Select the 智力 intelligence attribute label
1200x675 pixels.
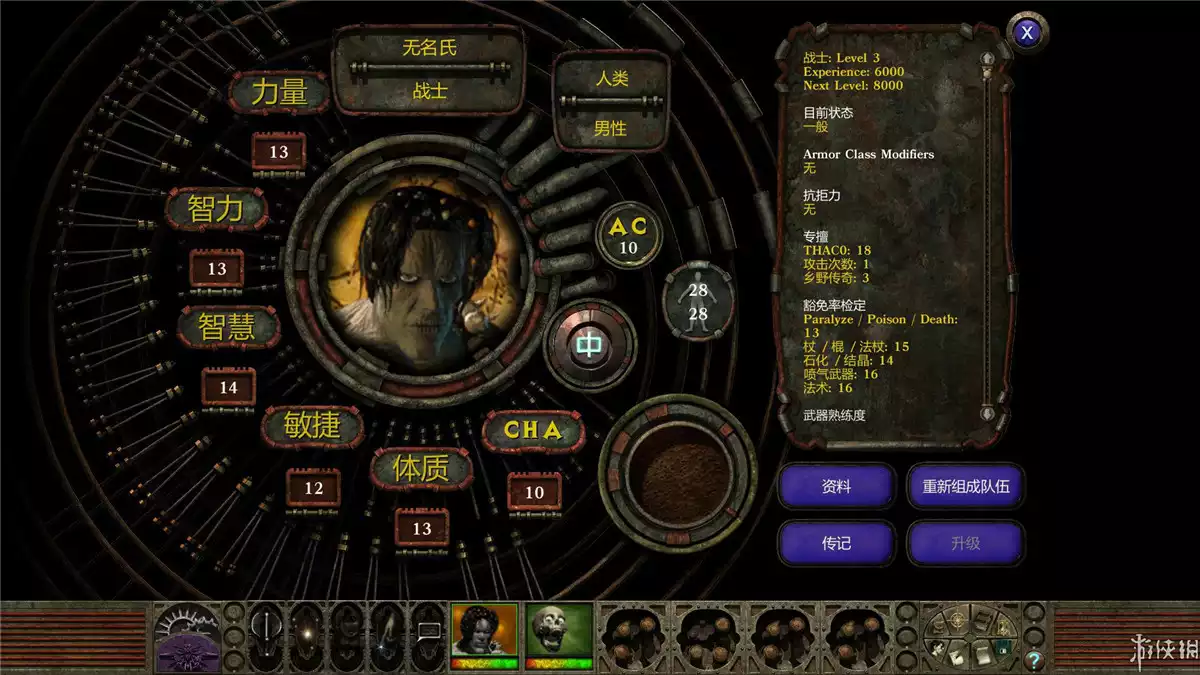217,209
